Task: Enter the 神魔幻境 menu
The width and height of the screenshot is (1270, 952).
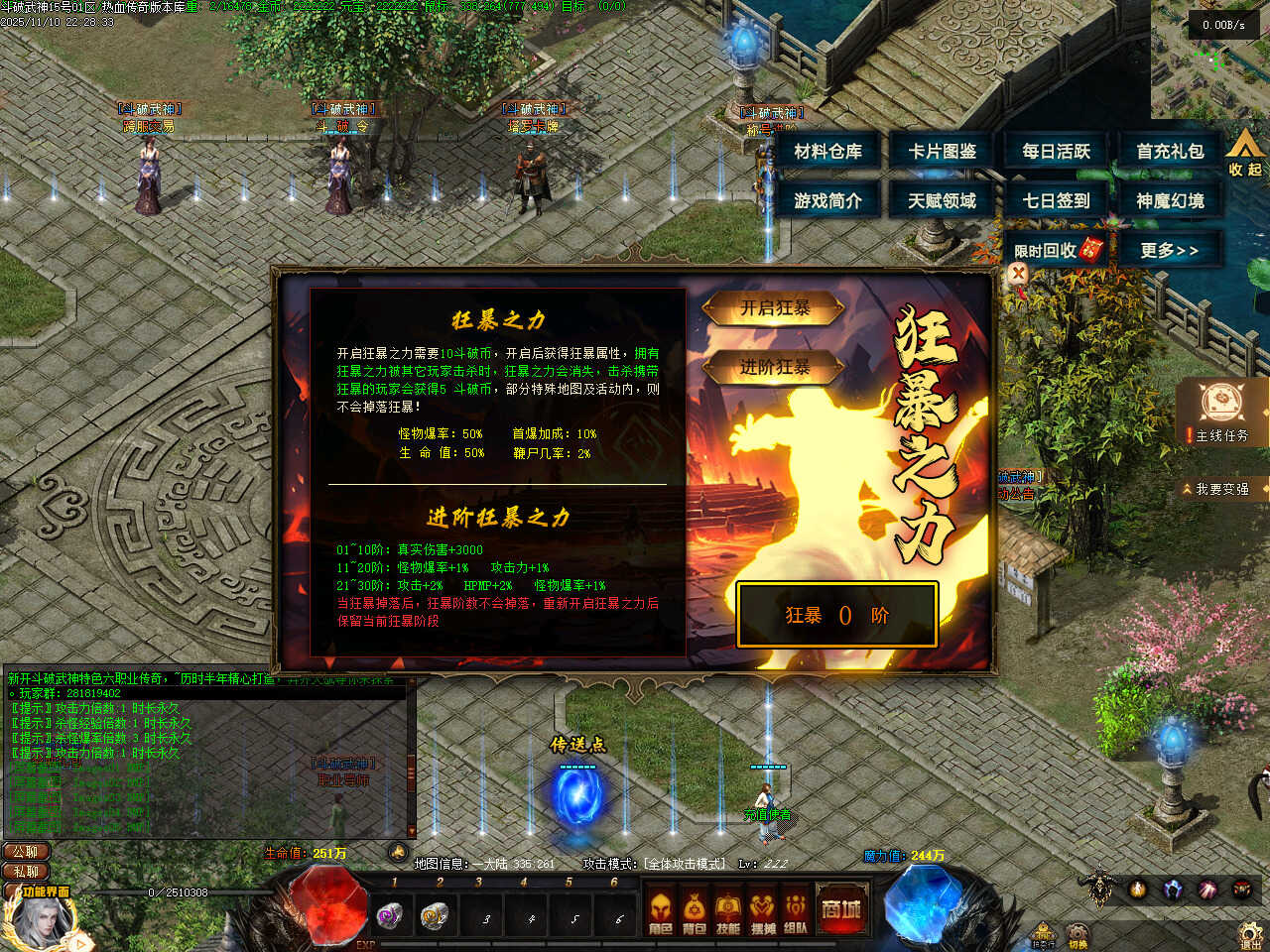Action: click(1170, 201)
